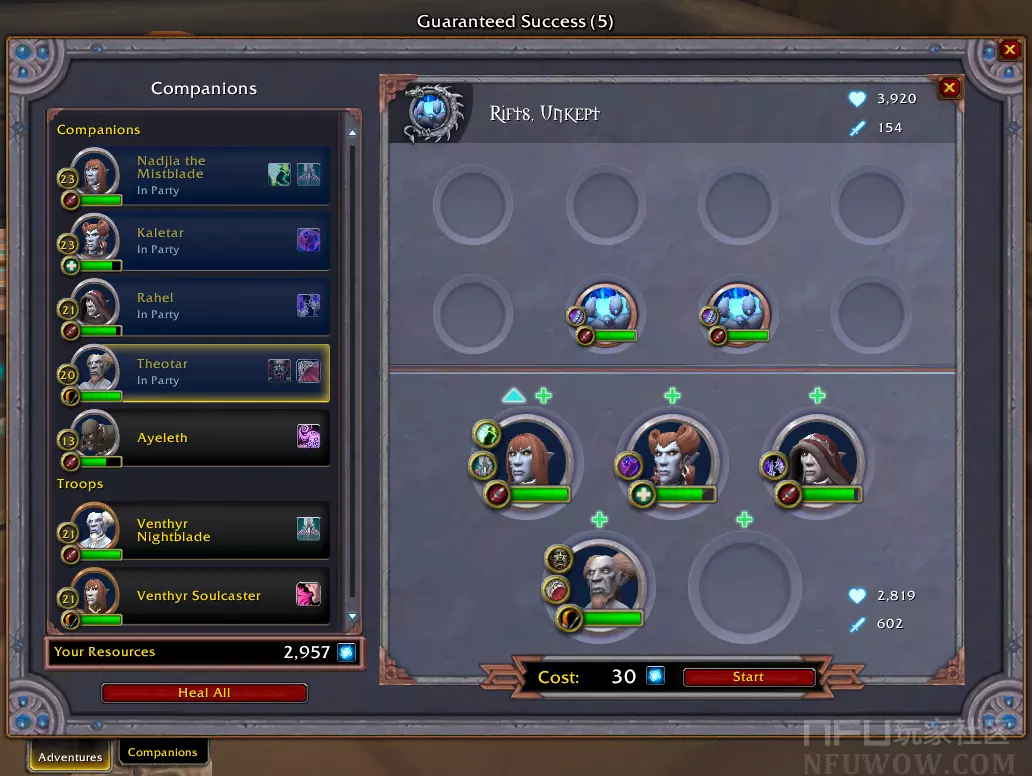This screenshot has height=776, width=1032.
Task: Select the empty party slot in back row
Action: (x=744, y=582)
